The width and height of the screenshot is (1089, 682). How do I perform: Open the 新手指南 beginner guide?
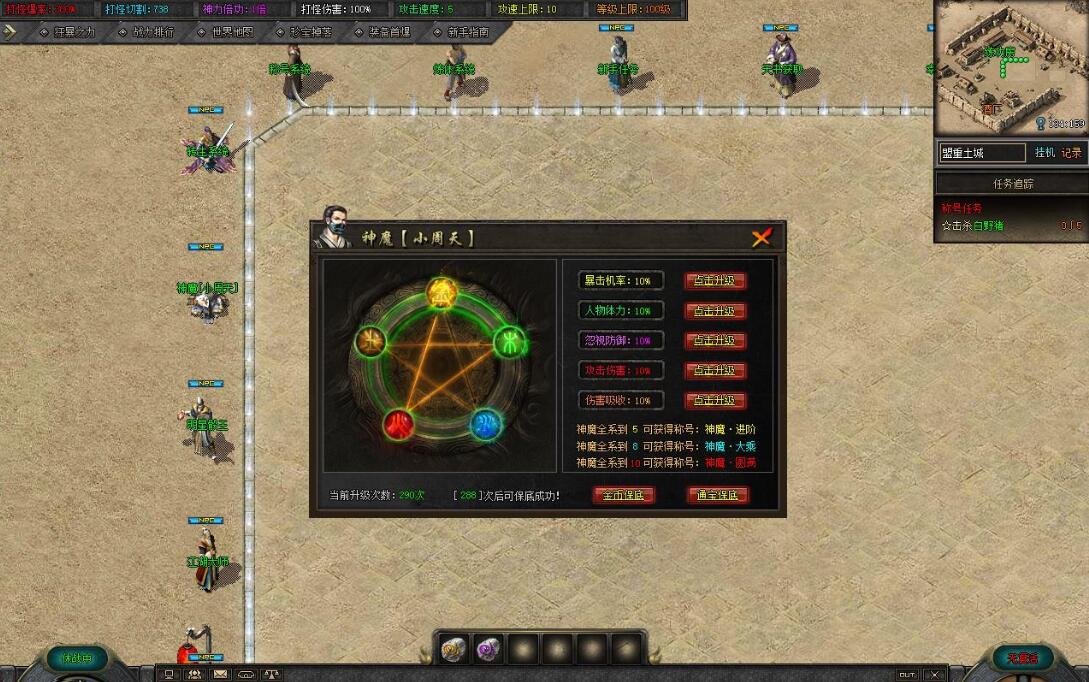point(468,32)
